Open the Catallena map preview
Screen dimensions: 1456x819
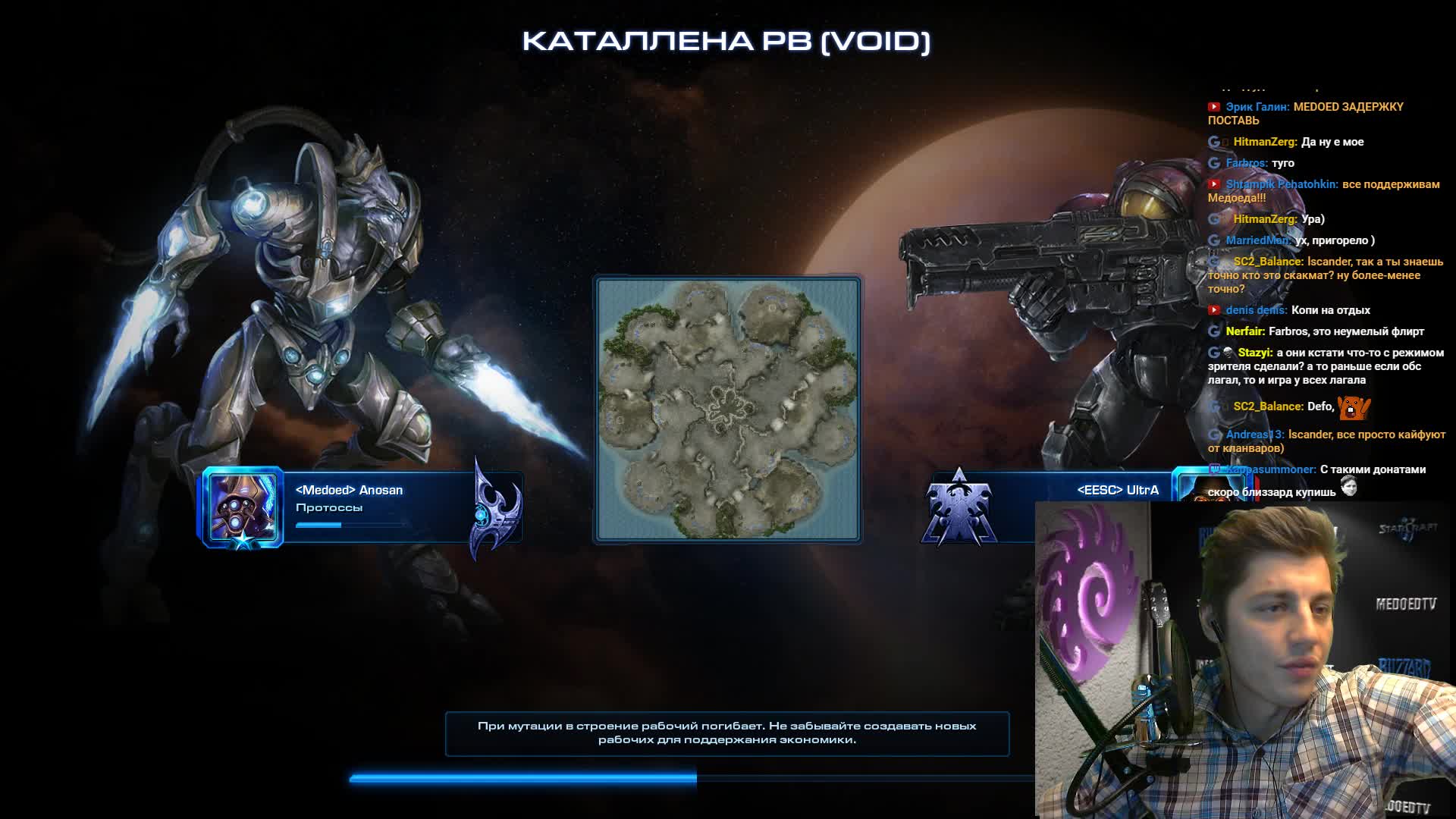point(727,409)
